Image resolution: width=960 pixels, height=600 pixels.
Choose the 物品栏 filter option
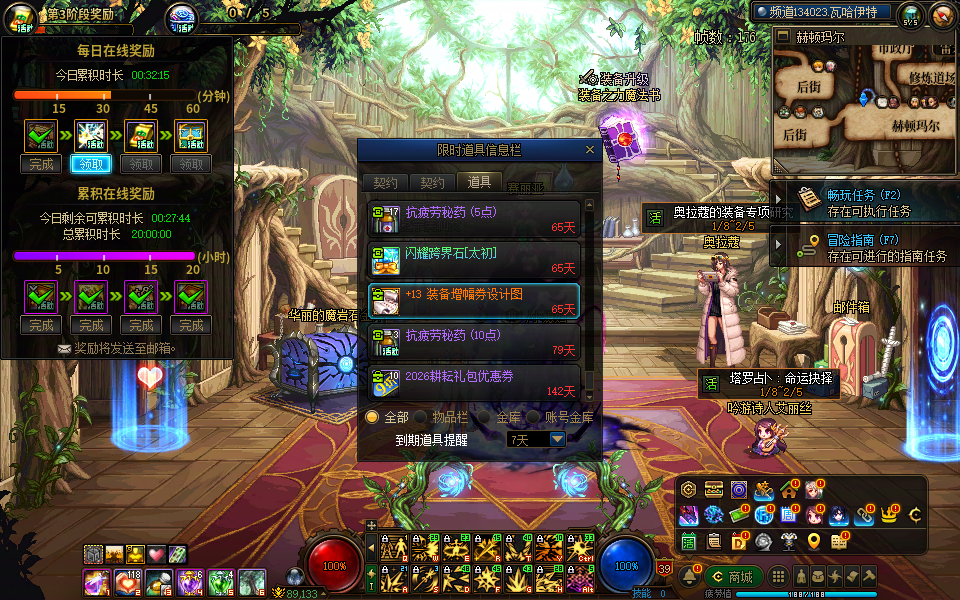420,417
